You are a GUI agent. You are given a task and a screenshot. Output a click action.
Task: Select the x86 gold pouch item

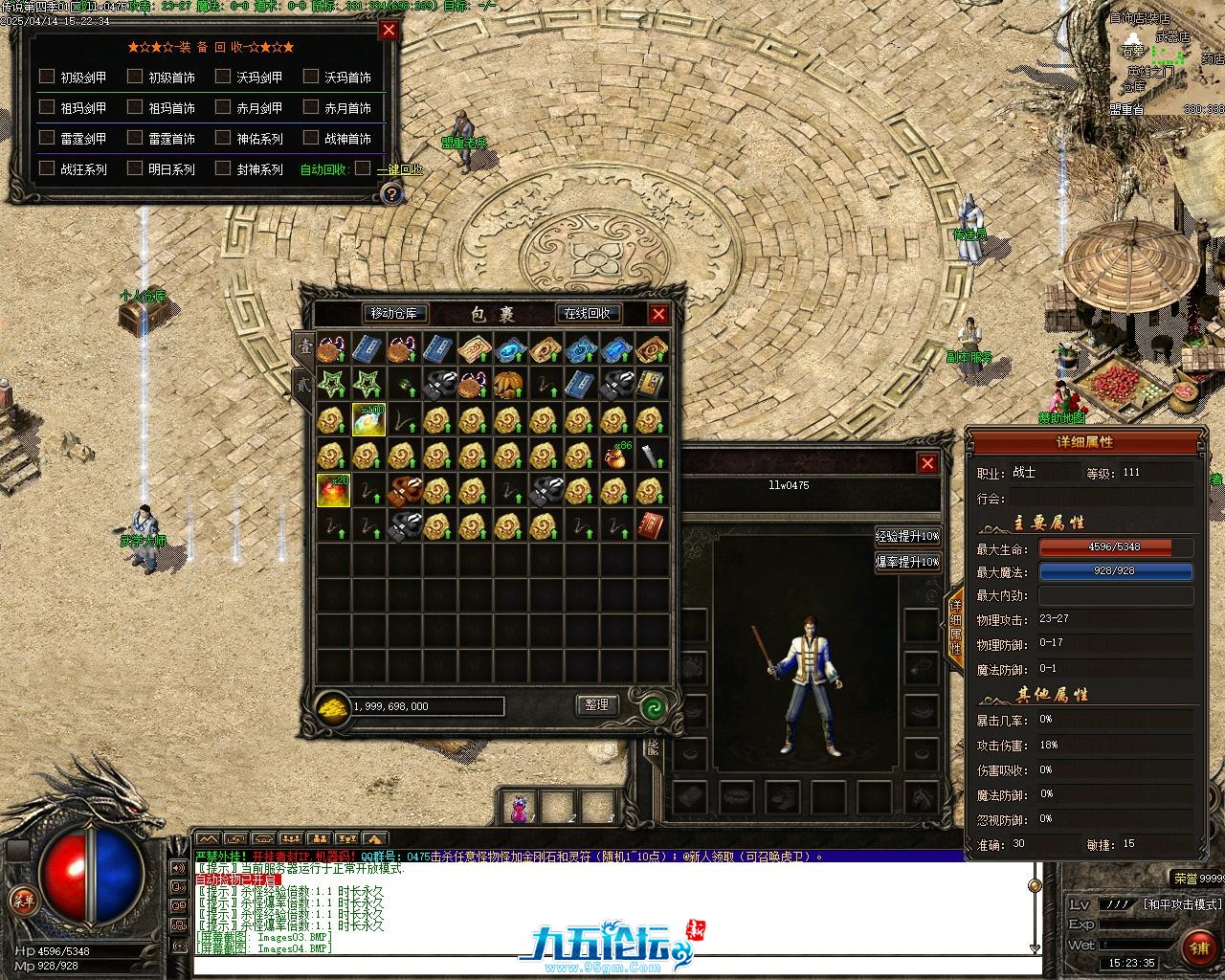click(x=616, y=454)
